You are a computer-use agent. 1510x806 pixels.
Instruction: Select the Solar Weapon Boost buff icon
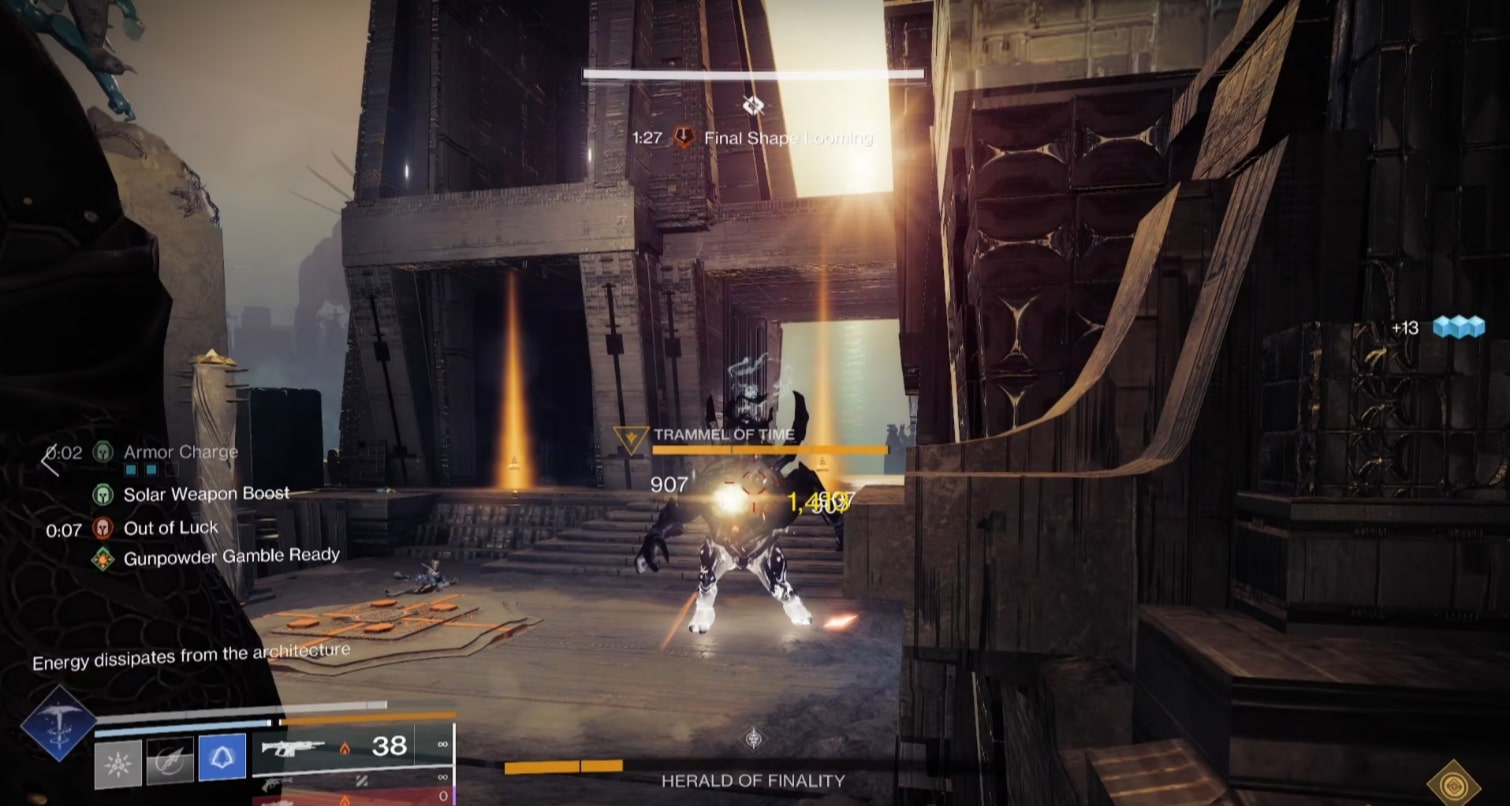pos(103,494)
